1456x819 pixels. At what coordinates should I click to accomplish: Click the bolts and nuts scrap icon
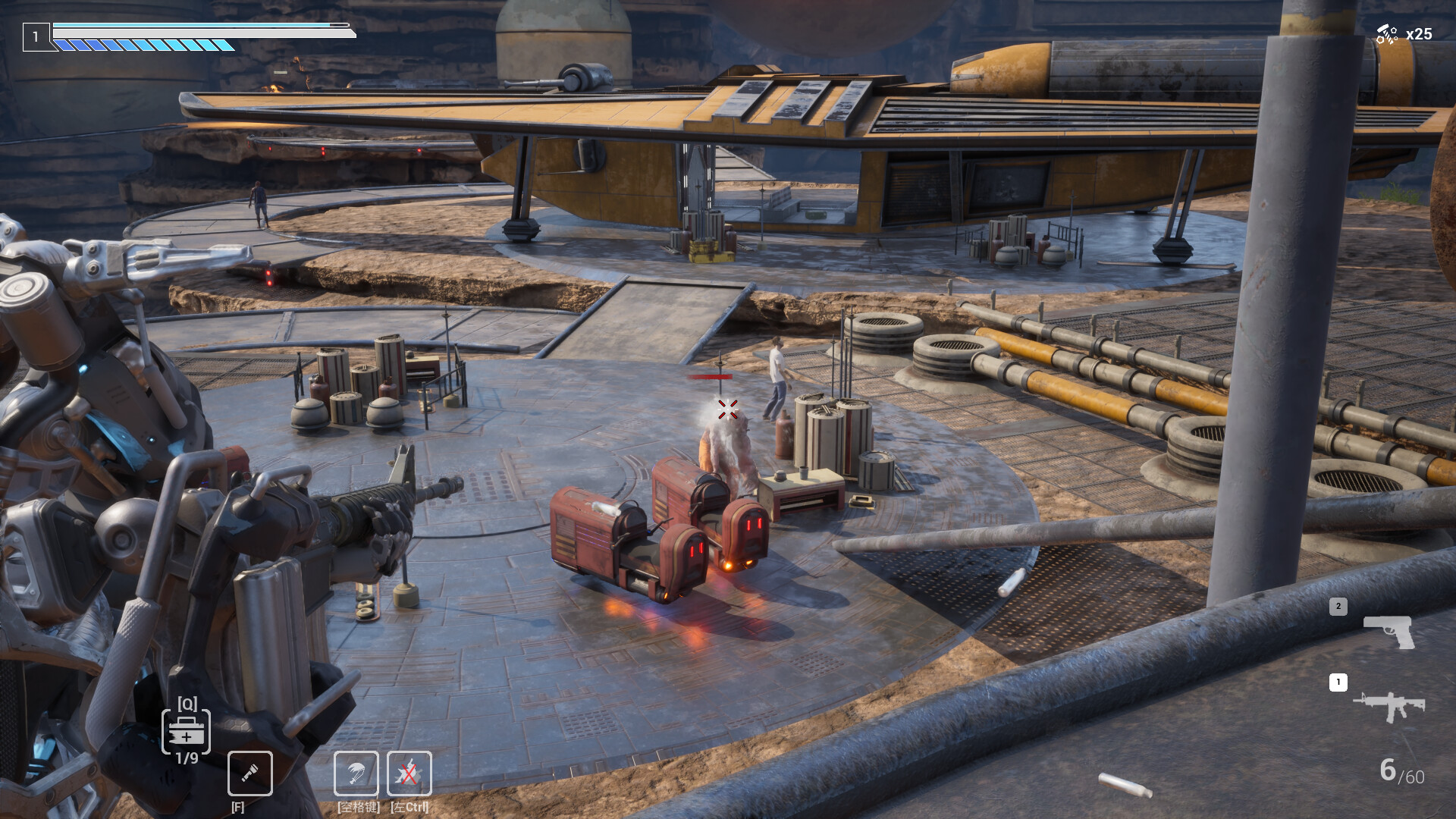(x=1386, y=34)
